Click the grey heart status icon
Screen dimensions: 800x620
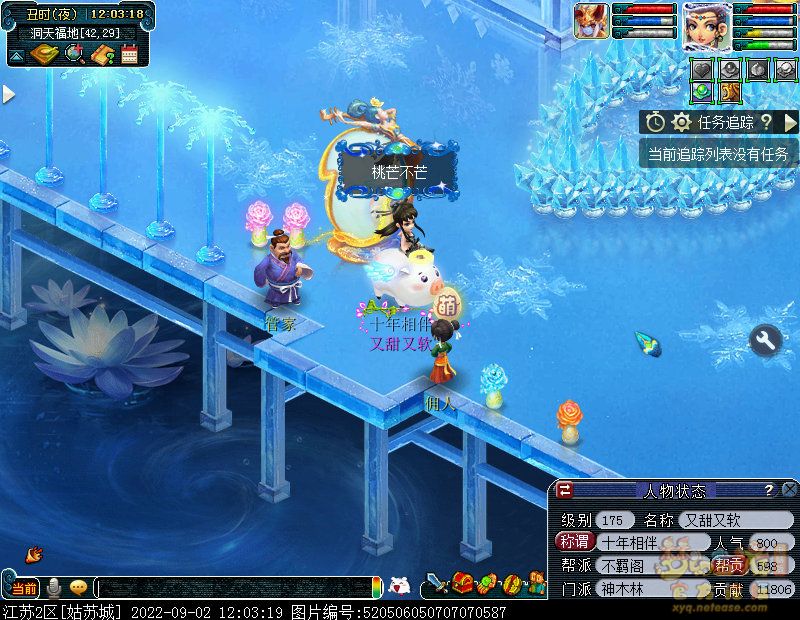[702, 68]
